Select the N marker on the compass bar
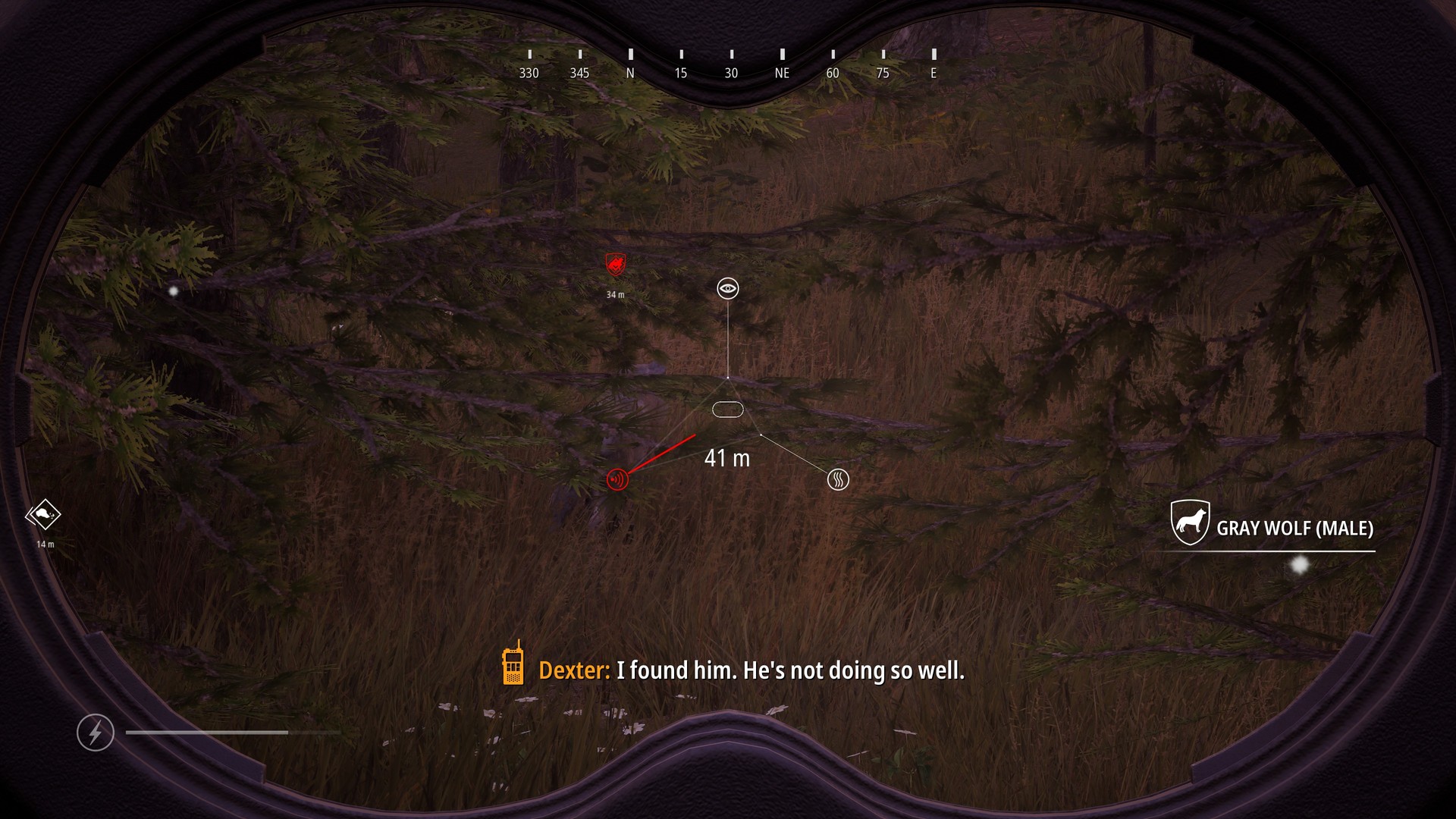This screenshot has height=819, width=1456. (x=629, y=72)
